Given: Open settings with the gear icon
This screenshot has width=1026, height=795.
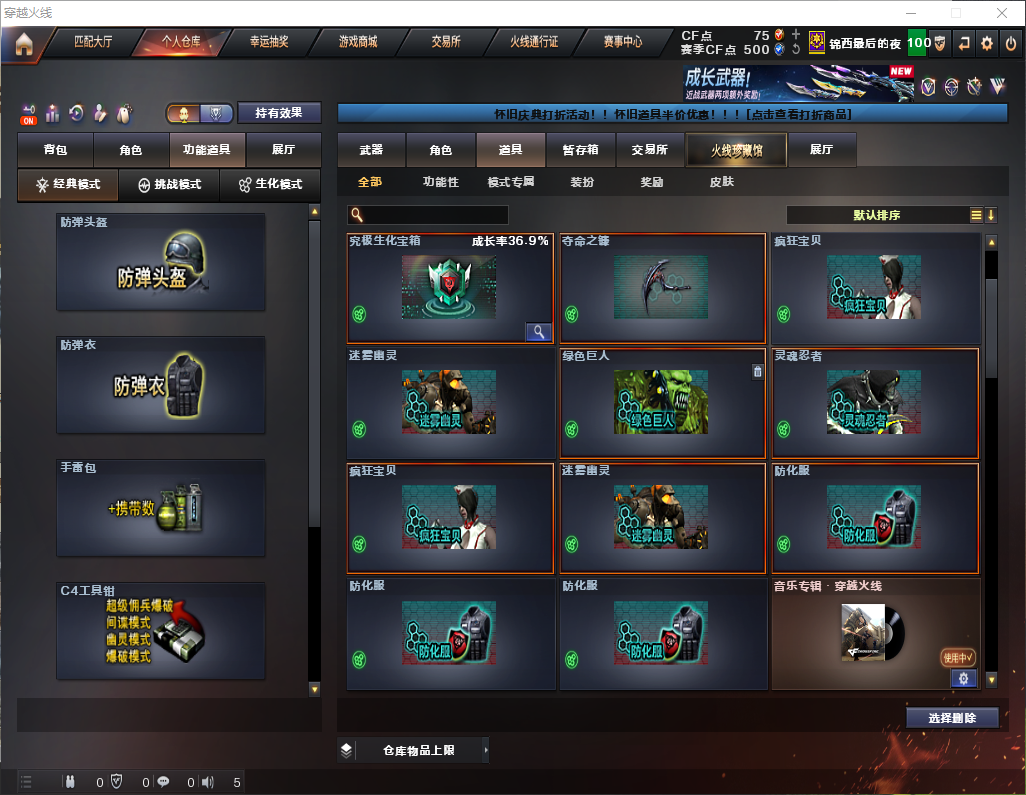Looking at the screenshot, I should pyautogui.click(x=987, y=43).
